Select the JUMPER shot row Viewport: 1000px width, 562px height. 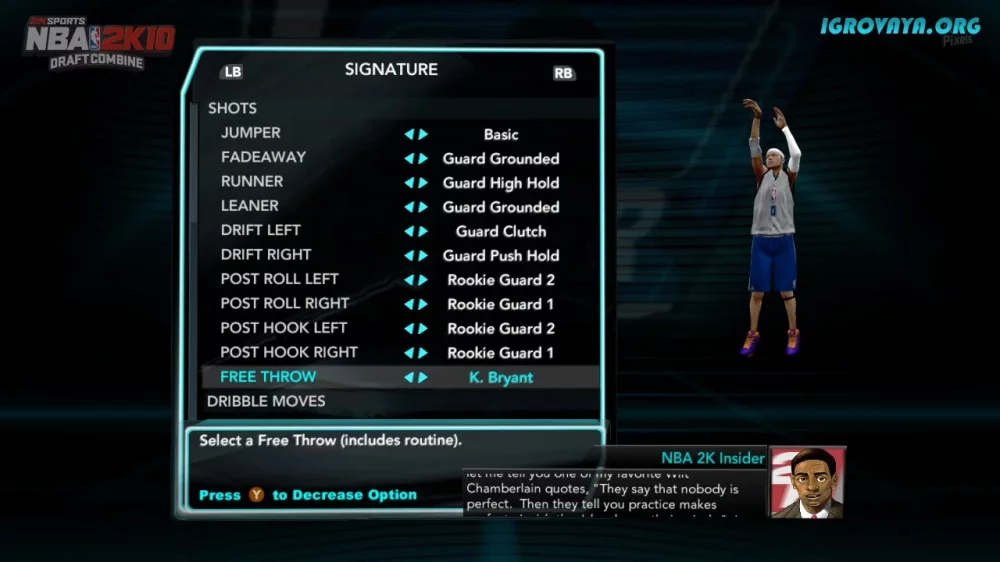(251, 133)
